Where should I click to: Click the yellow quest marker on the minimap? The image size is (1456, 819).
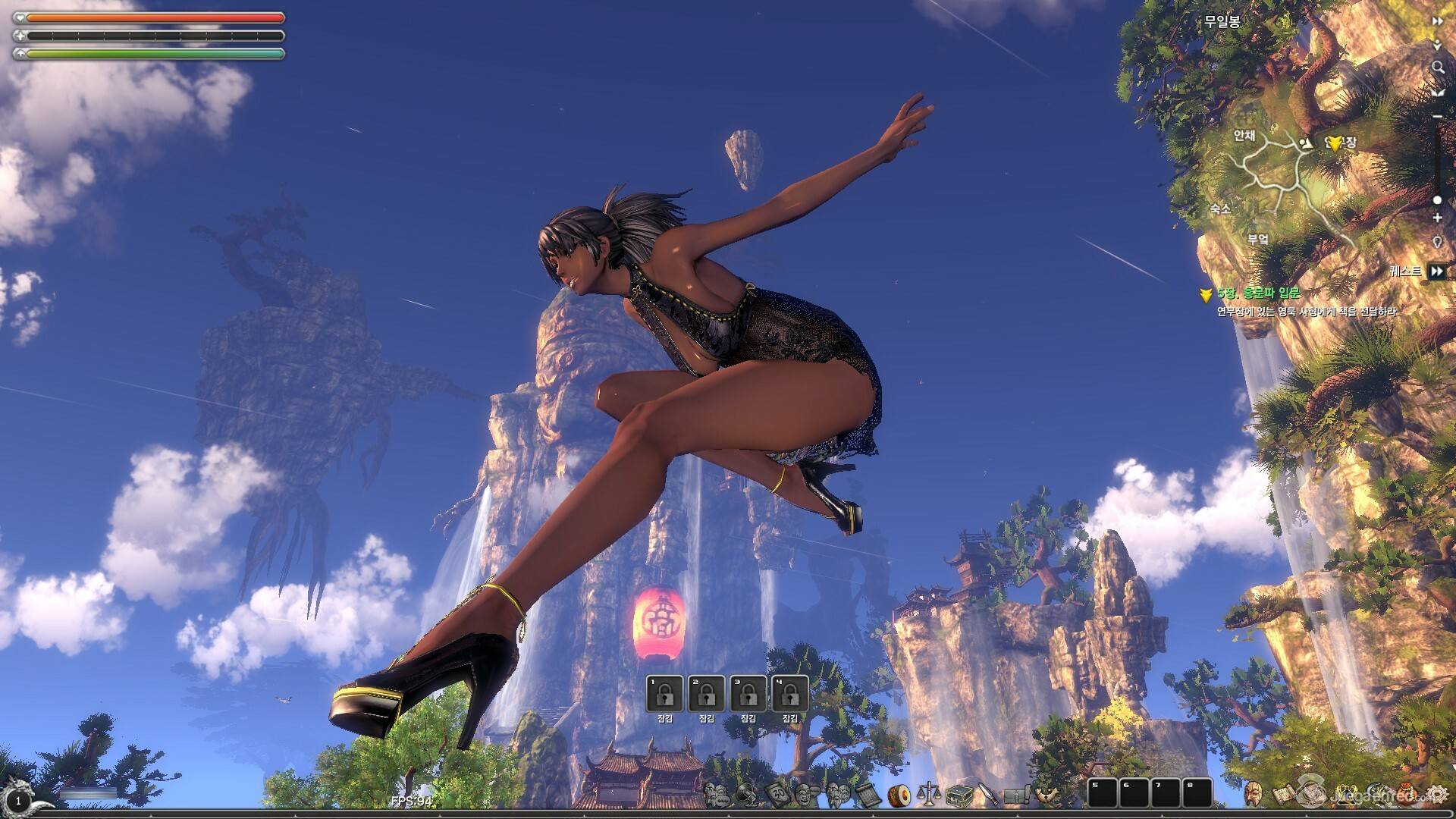(1334, 143)
